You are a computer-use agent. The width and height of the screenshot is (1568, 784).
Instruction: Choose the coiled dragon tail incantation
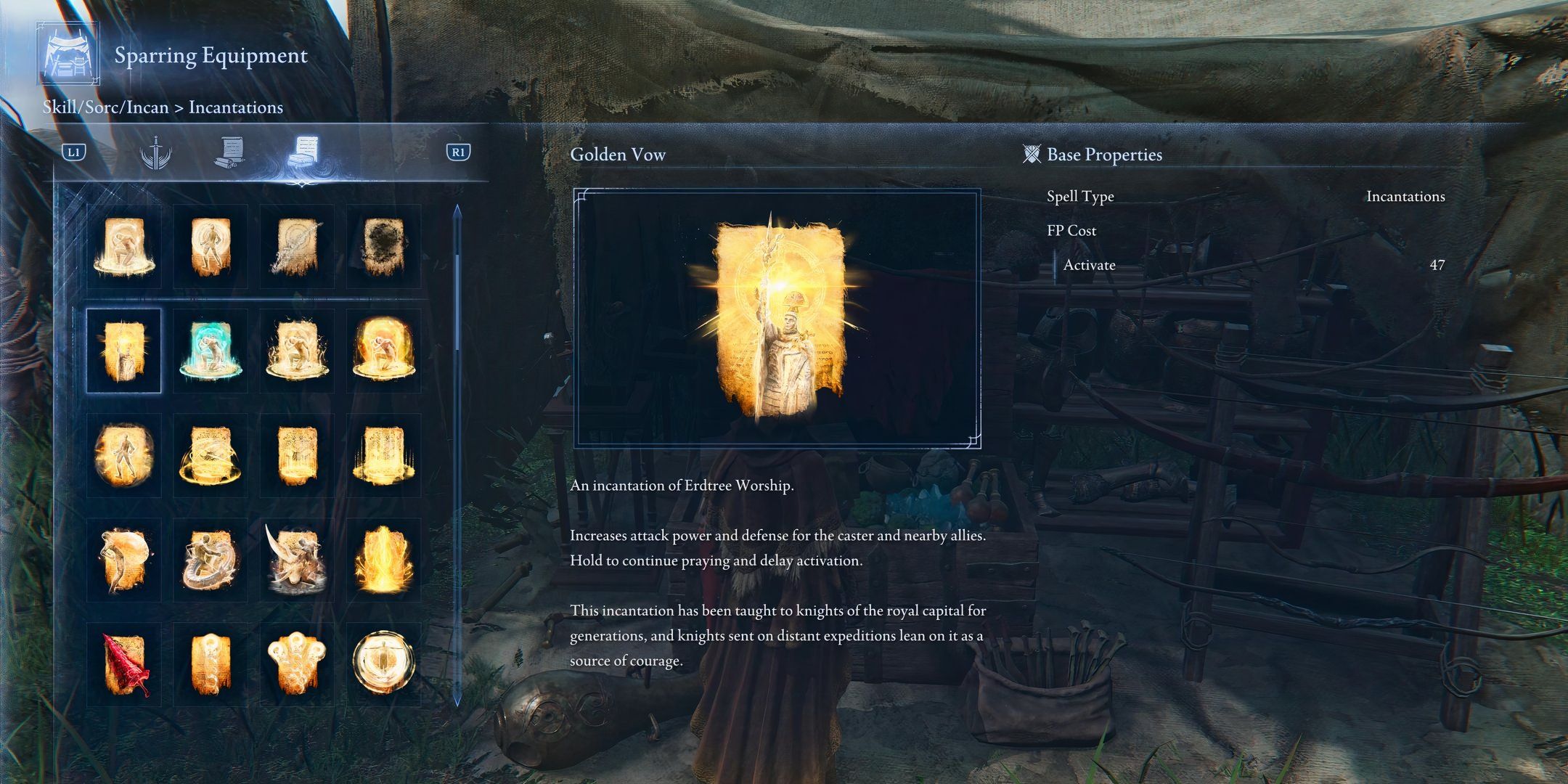click(x=211, y=560)
